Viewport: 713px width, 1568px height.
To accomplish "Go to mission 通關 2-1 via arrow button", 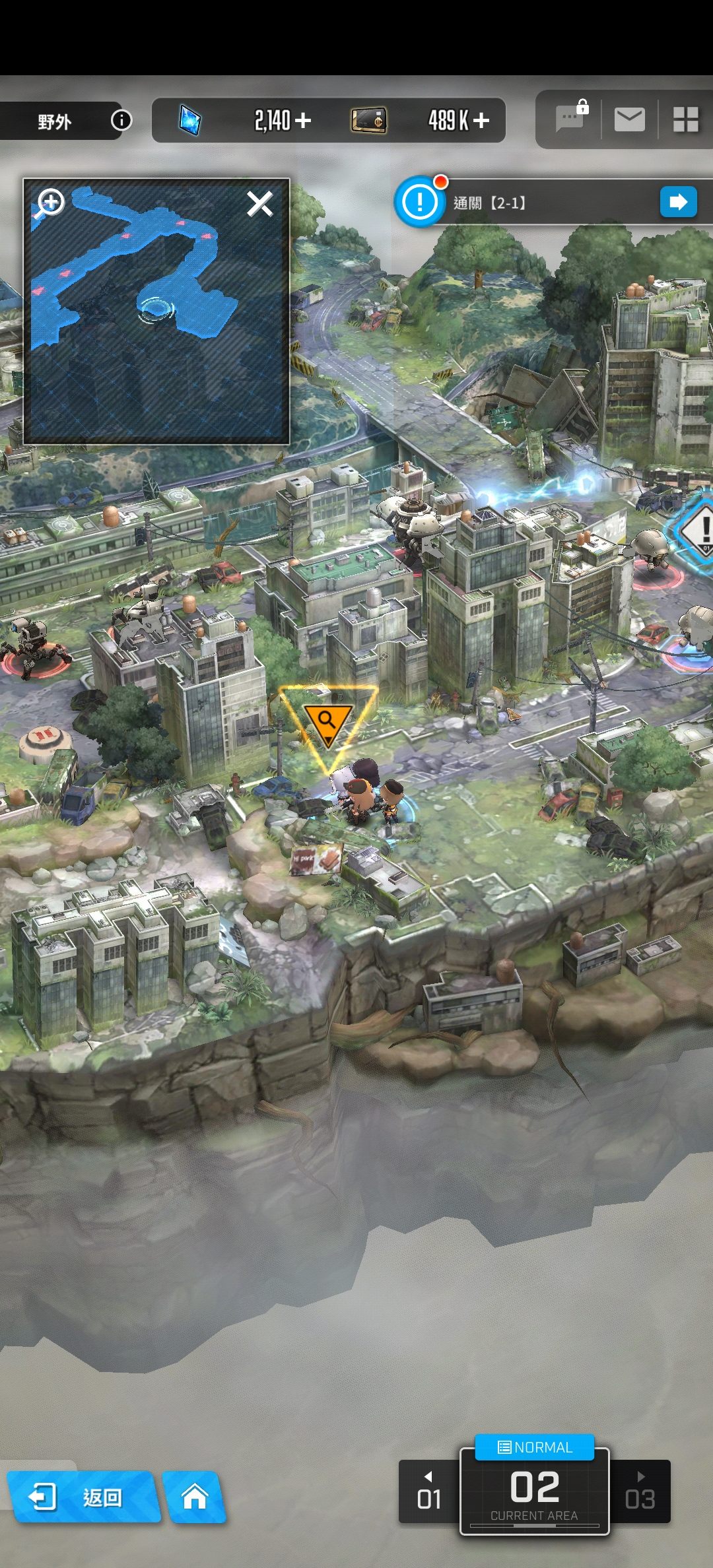I will (x=678, y=202).
